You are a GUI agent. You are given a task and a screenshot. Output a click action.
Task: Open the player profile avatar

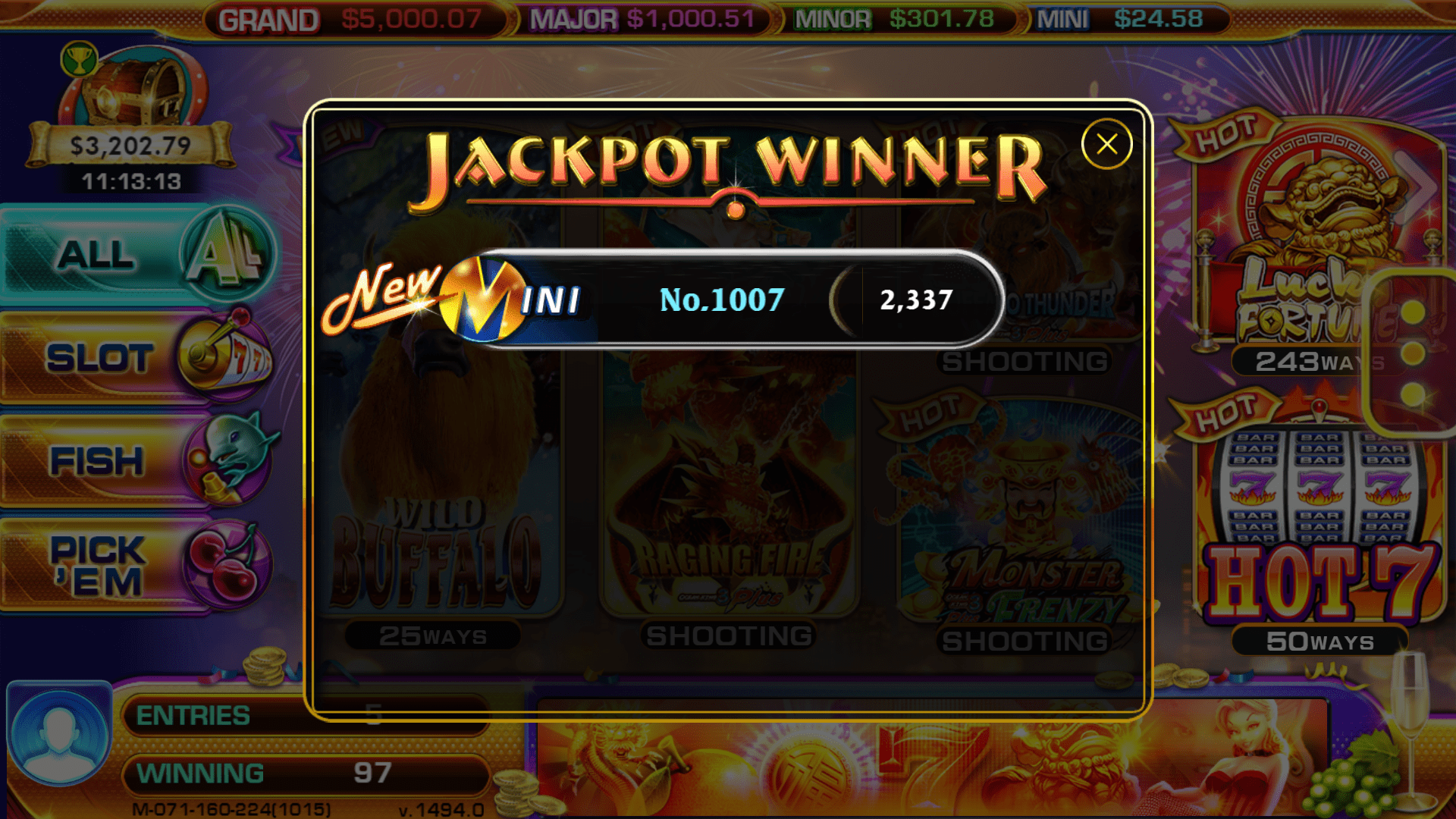[59, 733]
